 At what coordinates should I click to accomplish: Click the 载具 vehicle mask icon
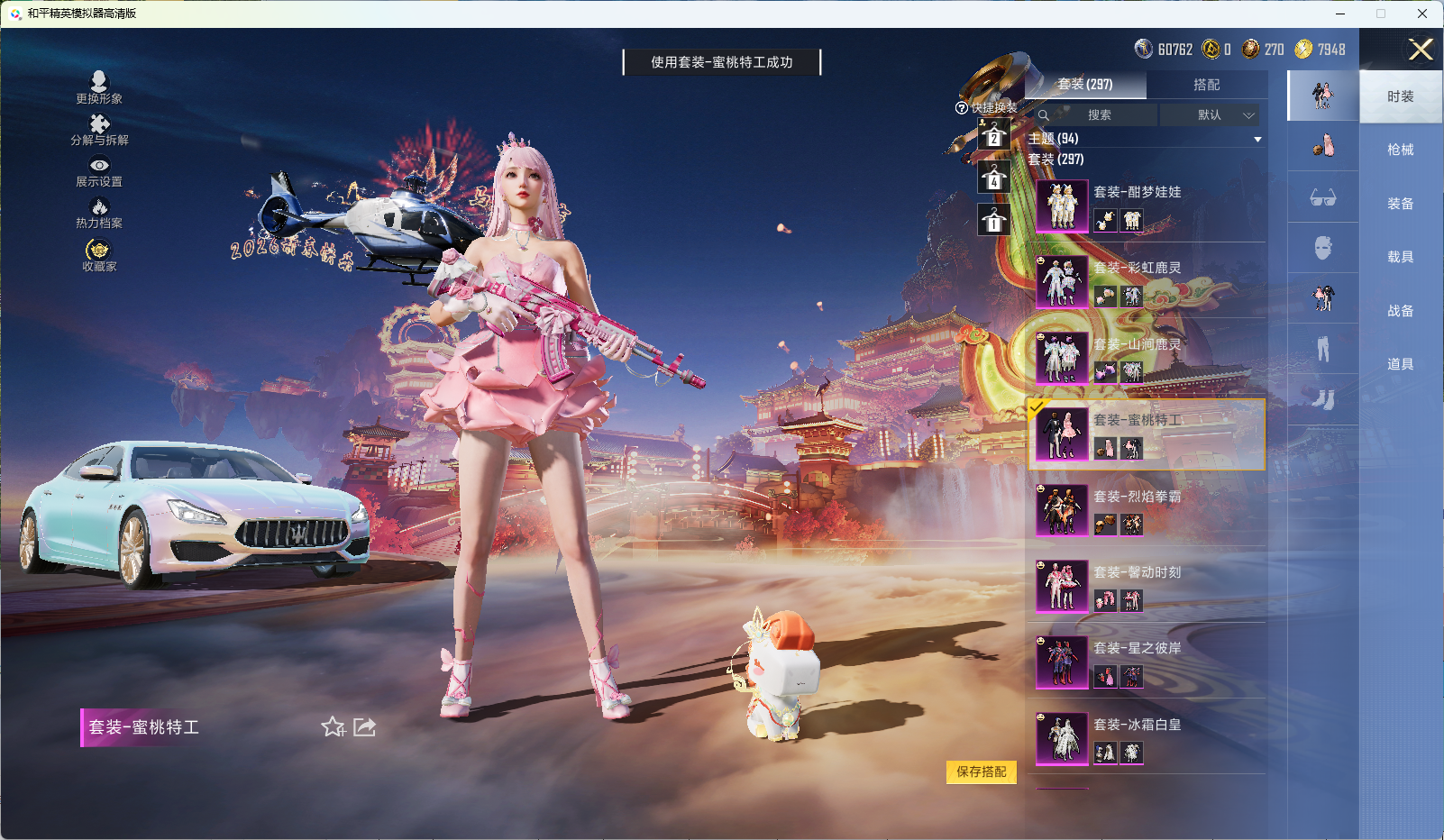[x=1323, y=251]
